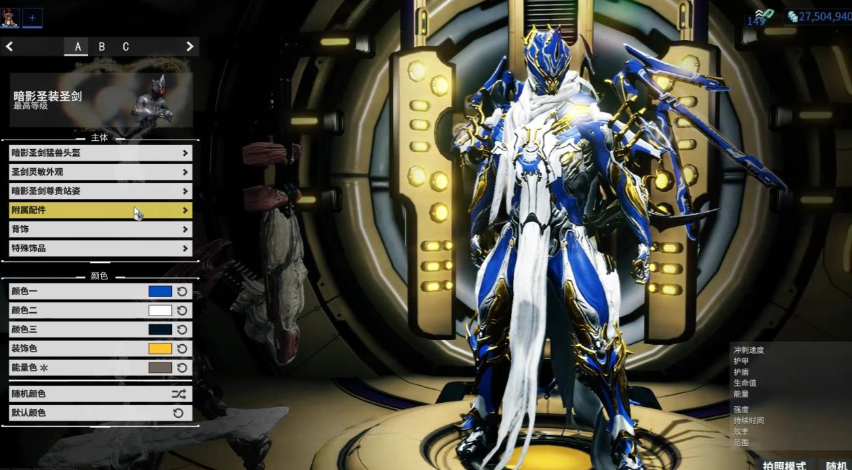Switch to appearance config tab B

(102, 47)
